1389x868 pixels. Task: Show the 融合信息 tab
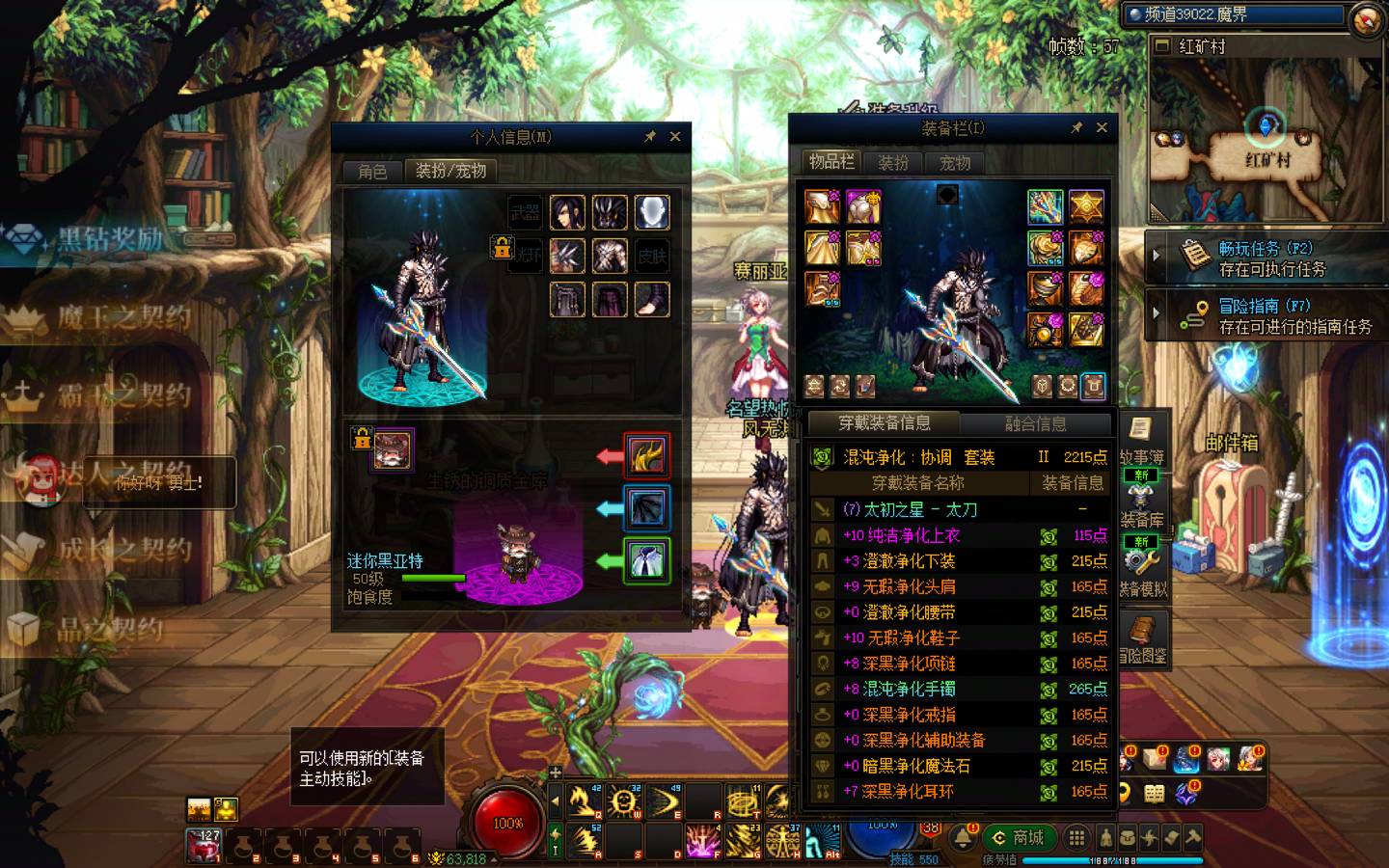pyautogui.click(x=1035, y=423)
